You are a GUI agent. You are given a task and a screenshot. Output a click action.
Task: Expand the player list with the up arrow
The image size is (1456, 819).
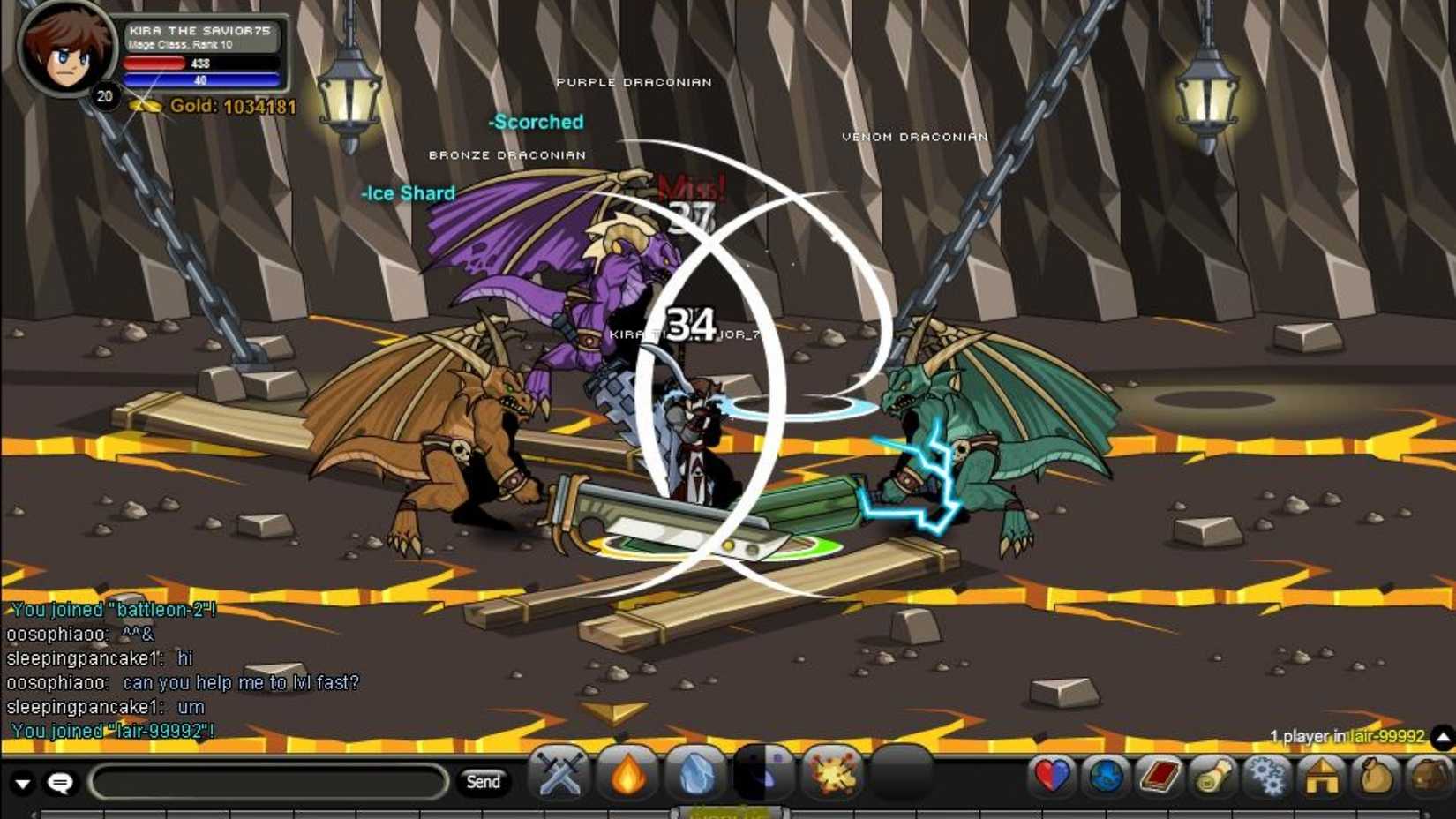tap(1441, 734)
